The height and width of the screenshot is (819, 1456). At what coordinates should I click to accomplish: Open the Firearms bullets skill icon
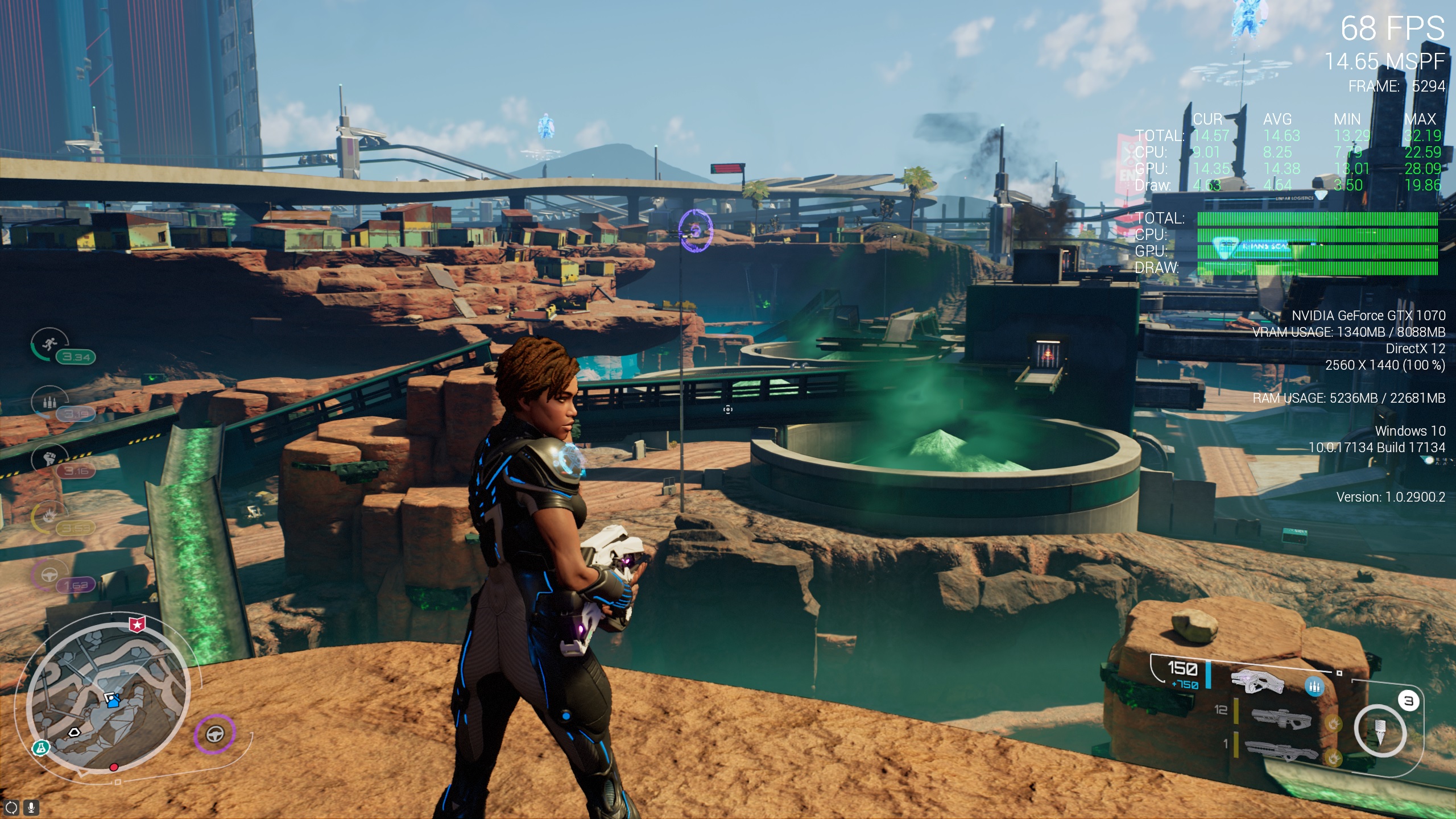tap(49, 402)
